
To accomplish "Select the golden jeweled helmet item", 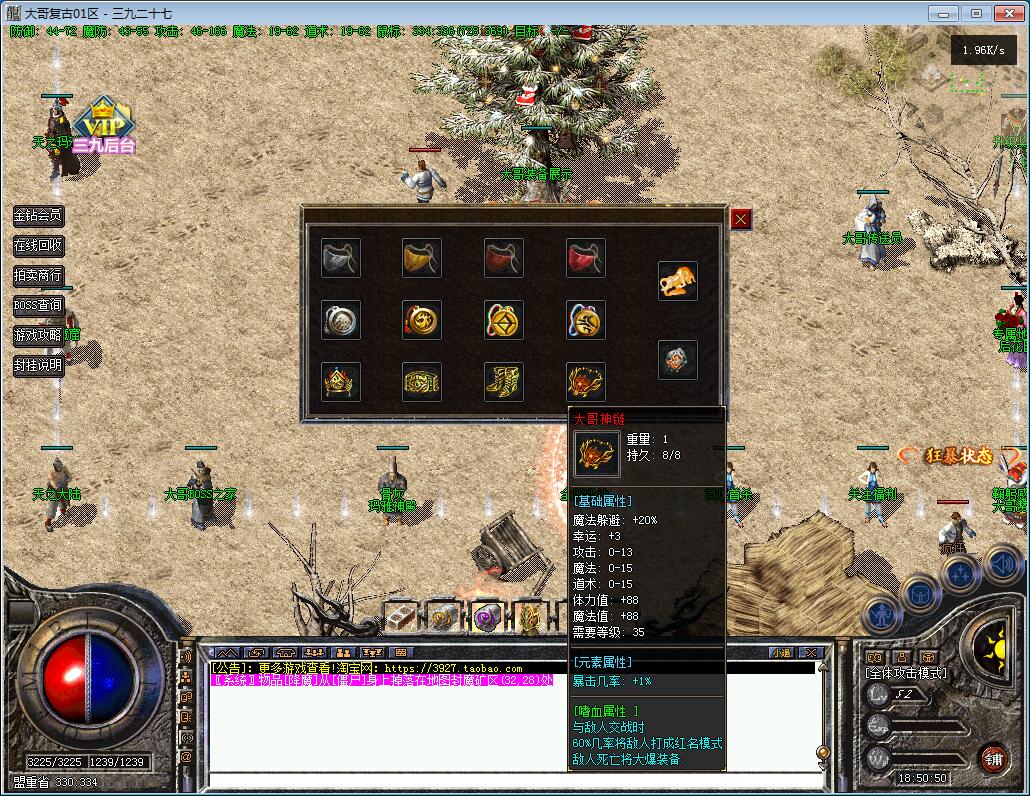I will coord(341,381).
